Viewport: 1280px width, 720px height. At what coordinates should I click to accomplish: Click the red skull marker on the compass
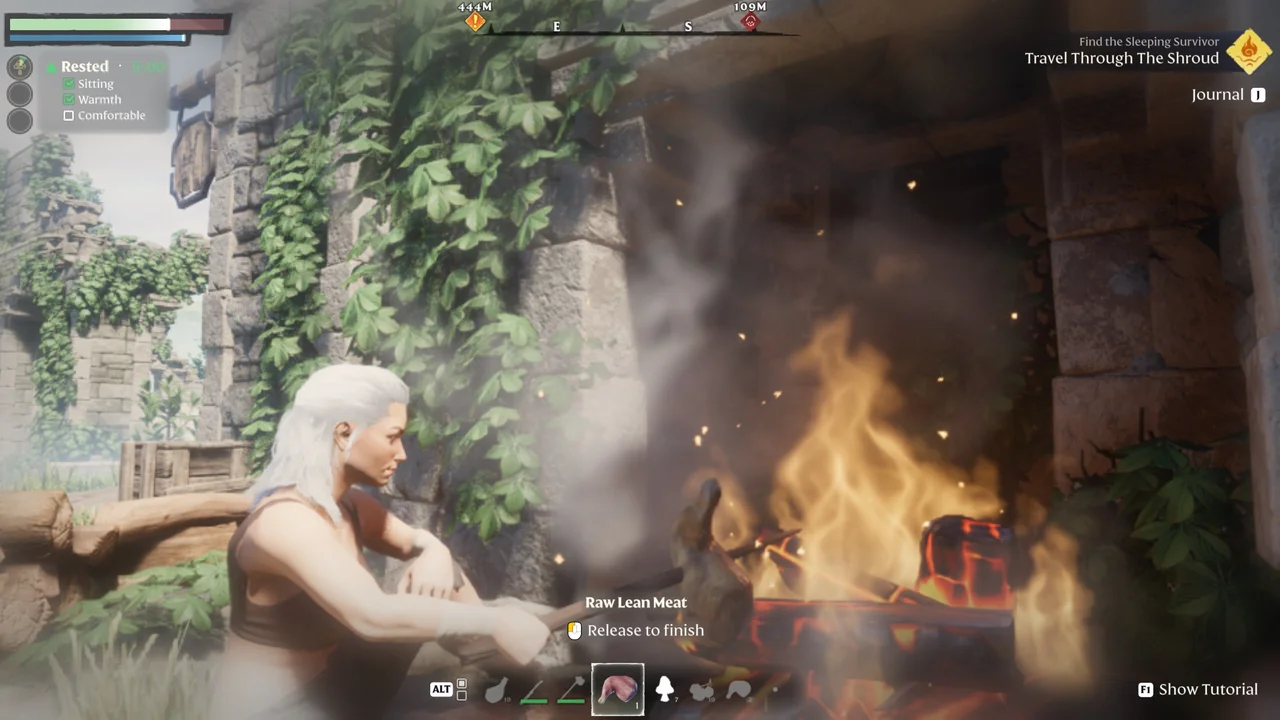(750, 22)
